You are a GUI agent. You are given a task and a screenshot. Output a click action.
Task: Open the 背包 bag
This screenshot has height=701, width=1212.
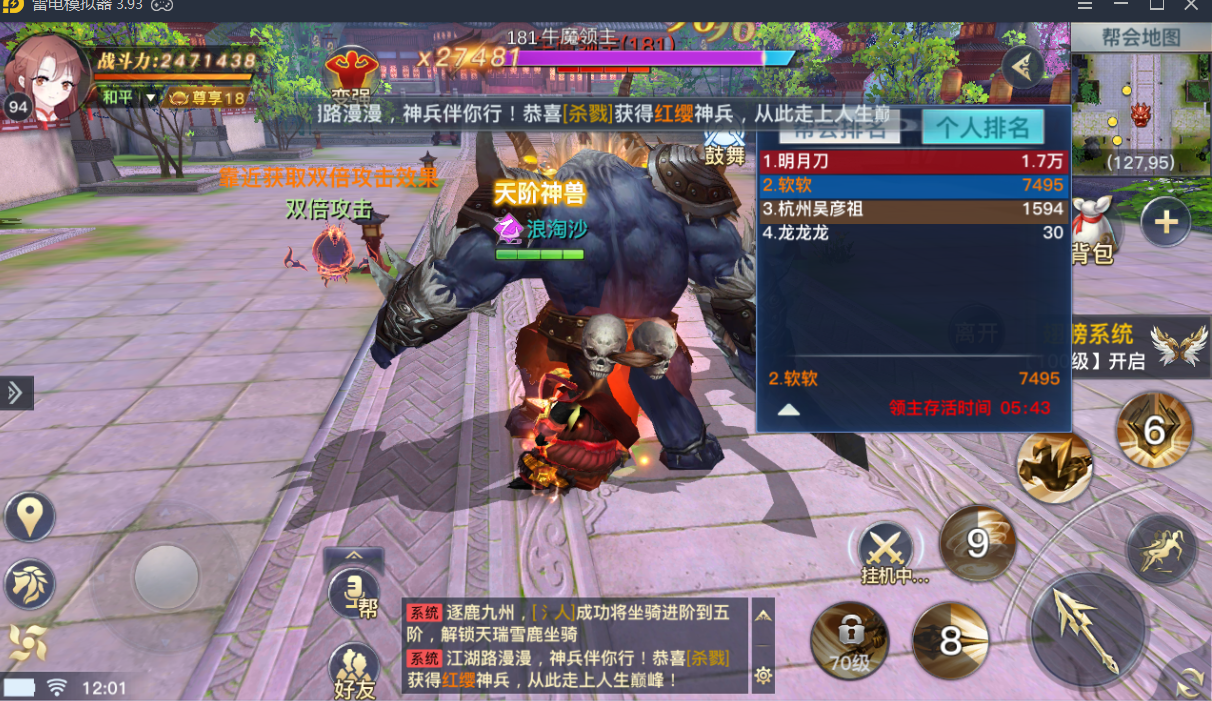pyautogui.click(x=1093, y=232)
